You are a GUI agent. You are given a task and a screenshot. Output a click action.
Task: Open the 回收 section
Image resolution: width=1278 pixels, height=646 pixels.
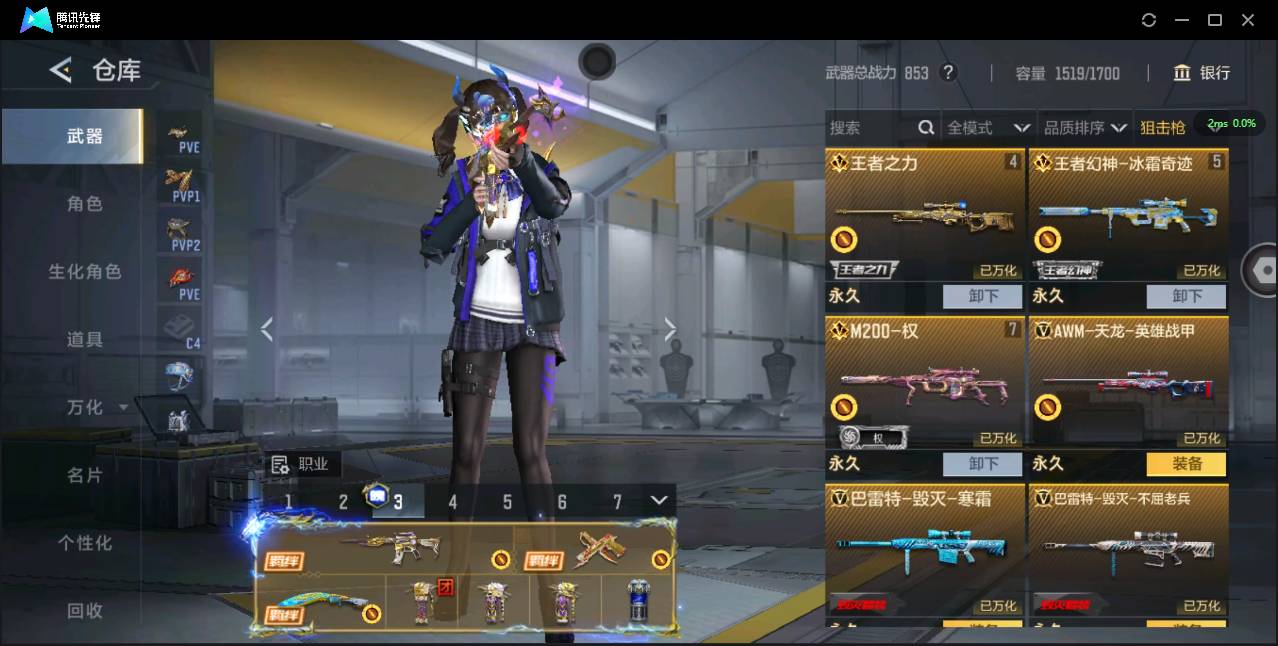(x=85, y=610)
